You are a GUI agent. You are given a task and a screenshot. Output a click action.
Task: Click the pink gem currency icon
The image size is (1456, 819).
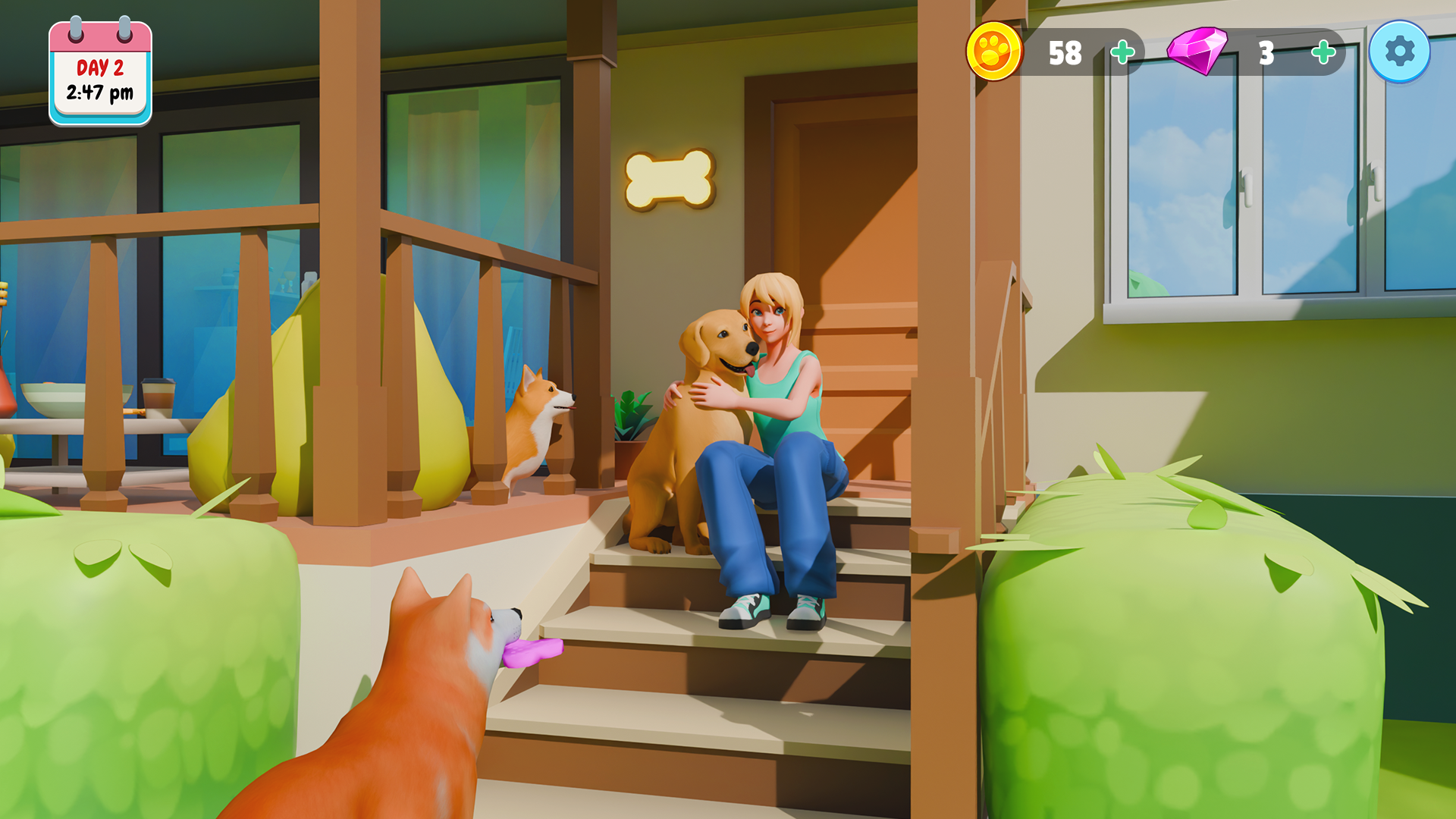(1198, 52)
